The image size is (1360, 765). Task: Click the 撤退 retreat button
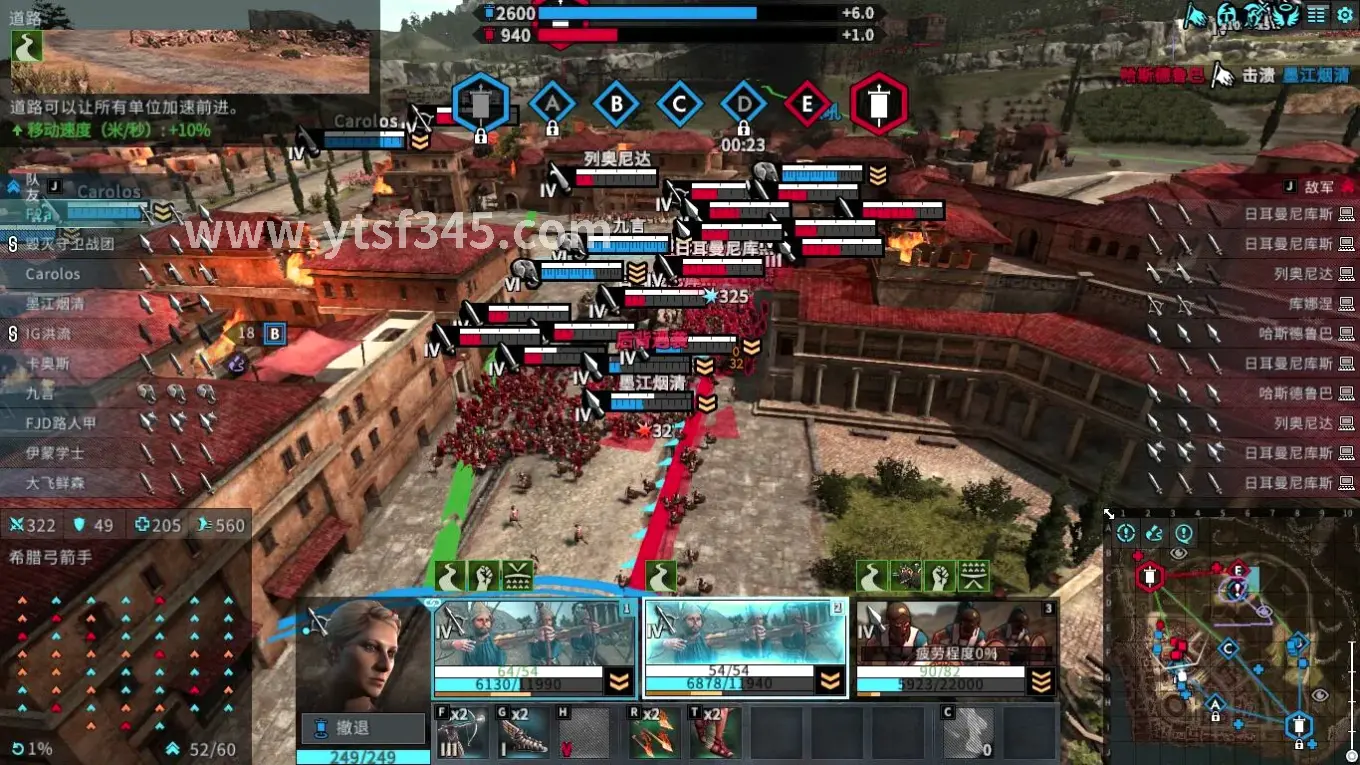pyautogui.click(x=363, y=727)
